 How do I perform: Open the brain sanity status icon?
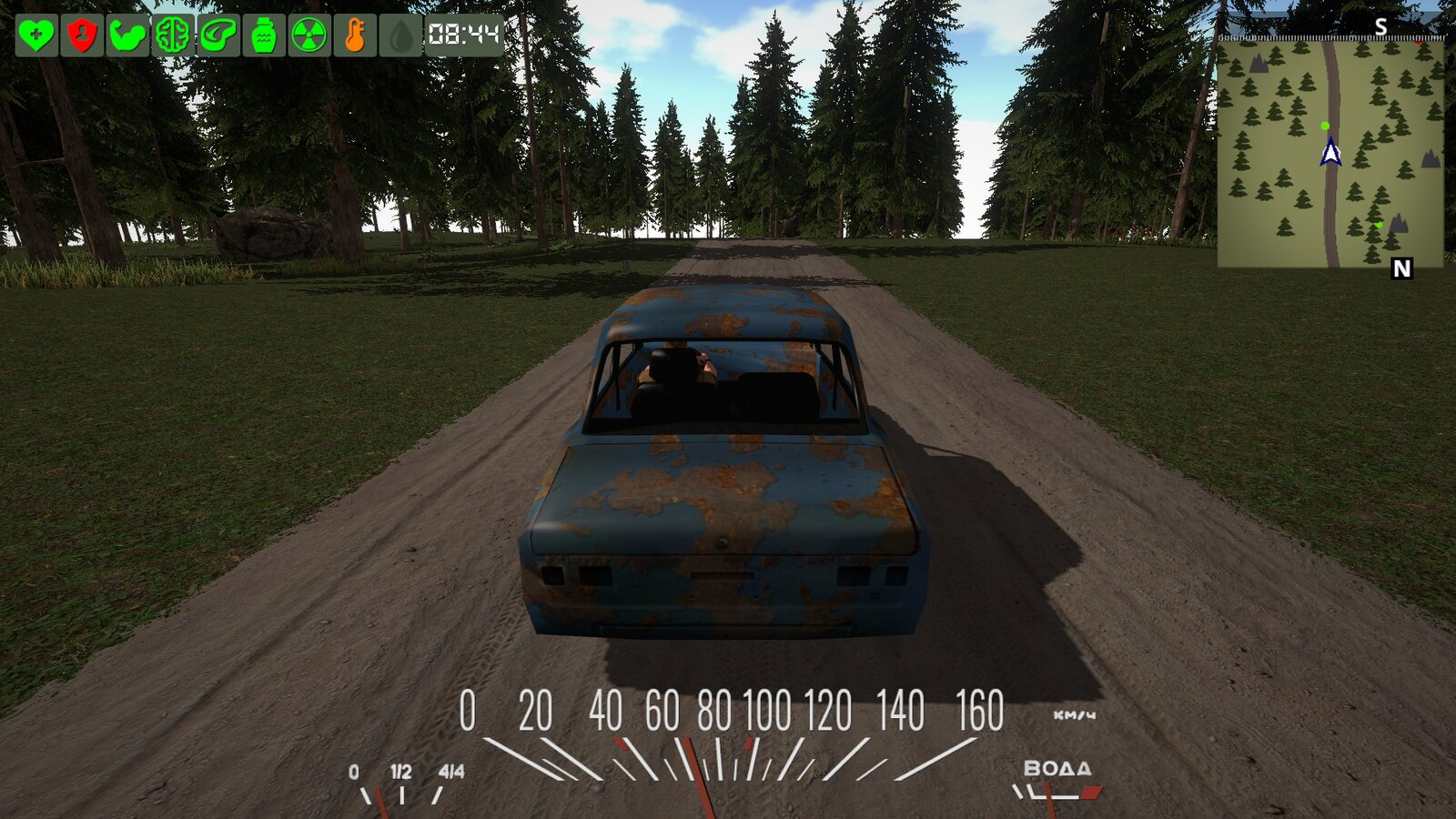click(x=173, y=35)
